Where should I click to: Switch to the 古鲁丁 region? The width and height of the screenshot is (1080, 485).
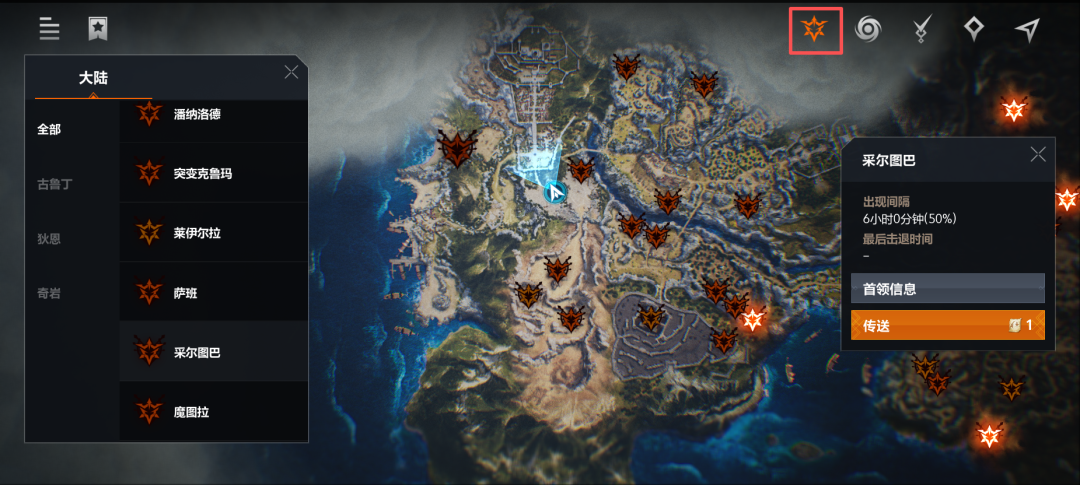[54, 184]
